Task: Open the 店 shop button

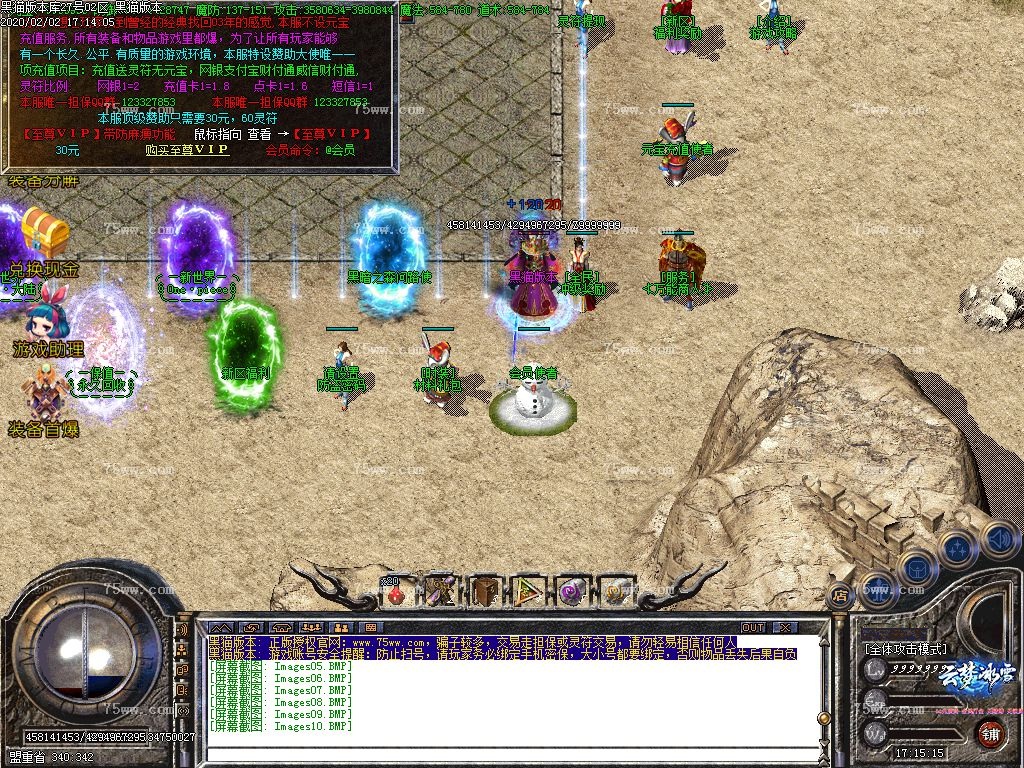Action: click(x=840, y=593)
